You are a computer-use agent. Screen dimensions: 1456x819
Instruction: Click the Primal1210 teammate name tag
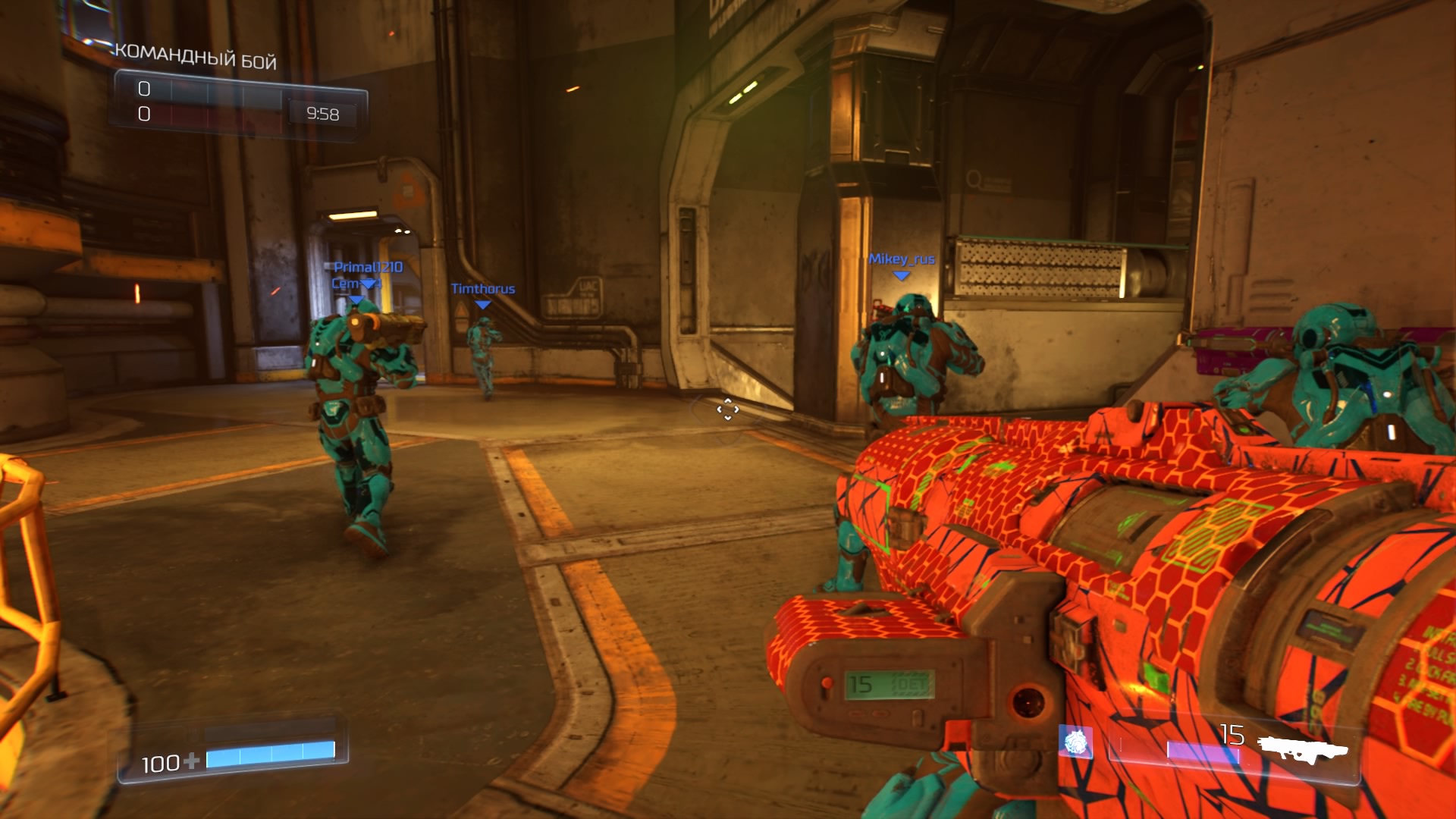tap(369, 267)
